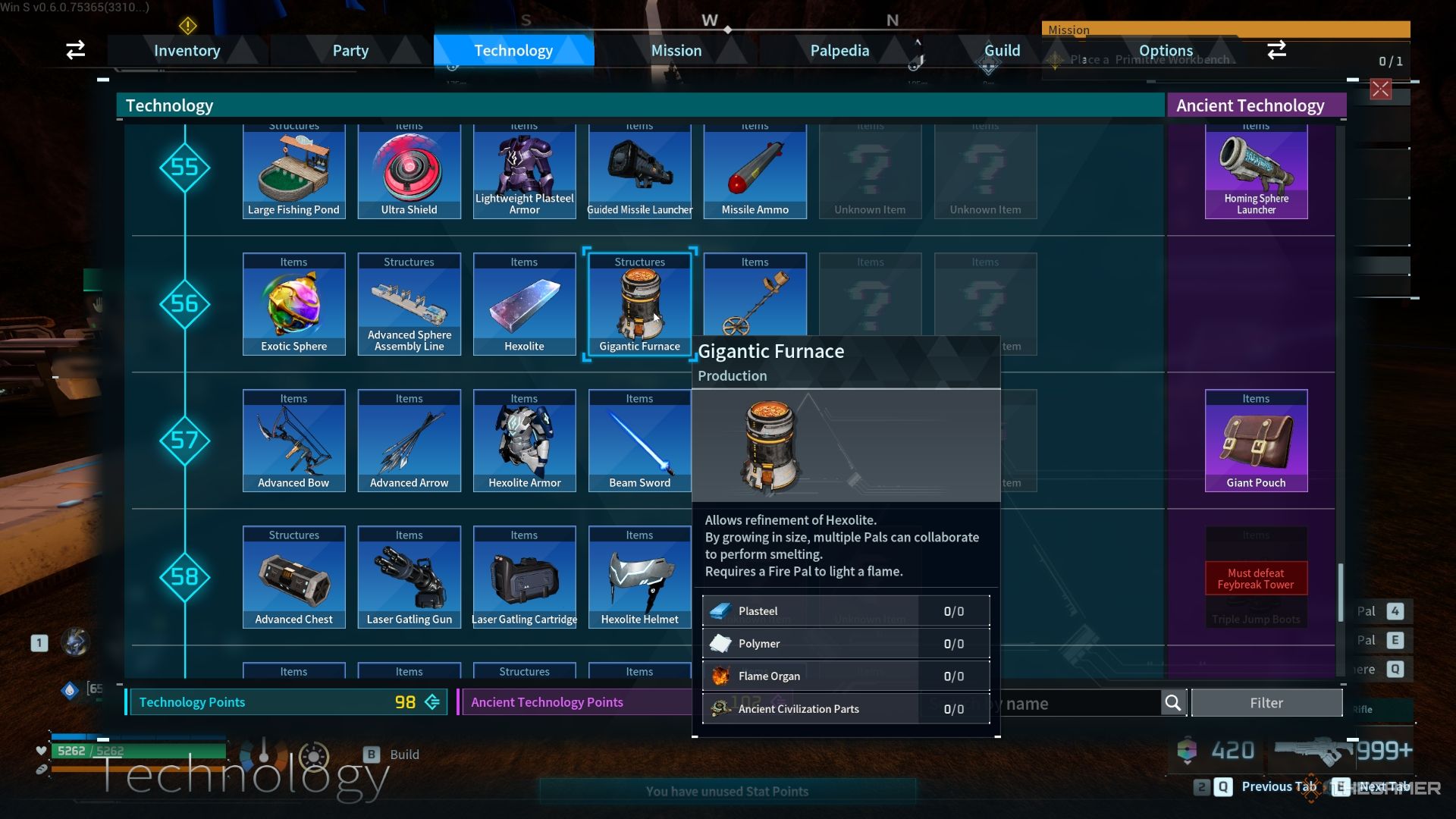Screen dimensions: 1456x819
Task: Click the magnifying glass search button
Action: click(x=1172, y=703)
